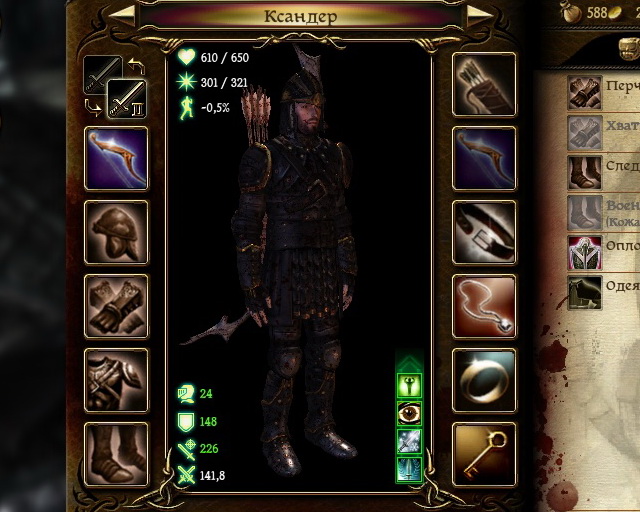Select the equipped belt slot
This screenshot has width=640, height=512.
point(484,232)
